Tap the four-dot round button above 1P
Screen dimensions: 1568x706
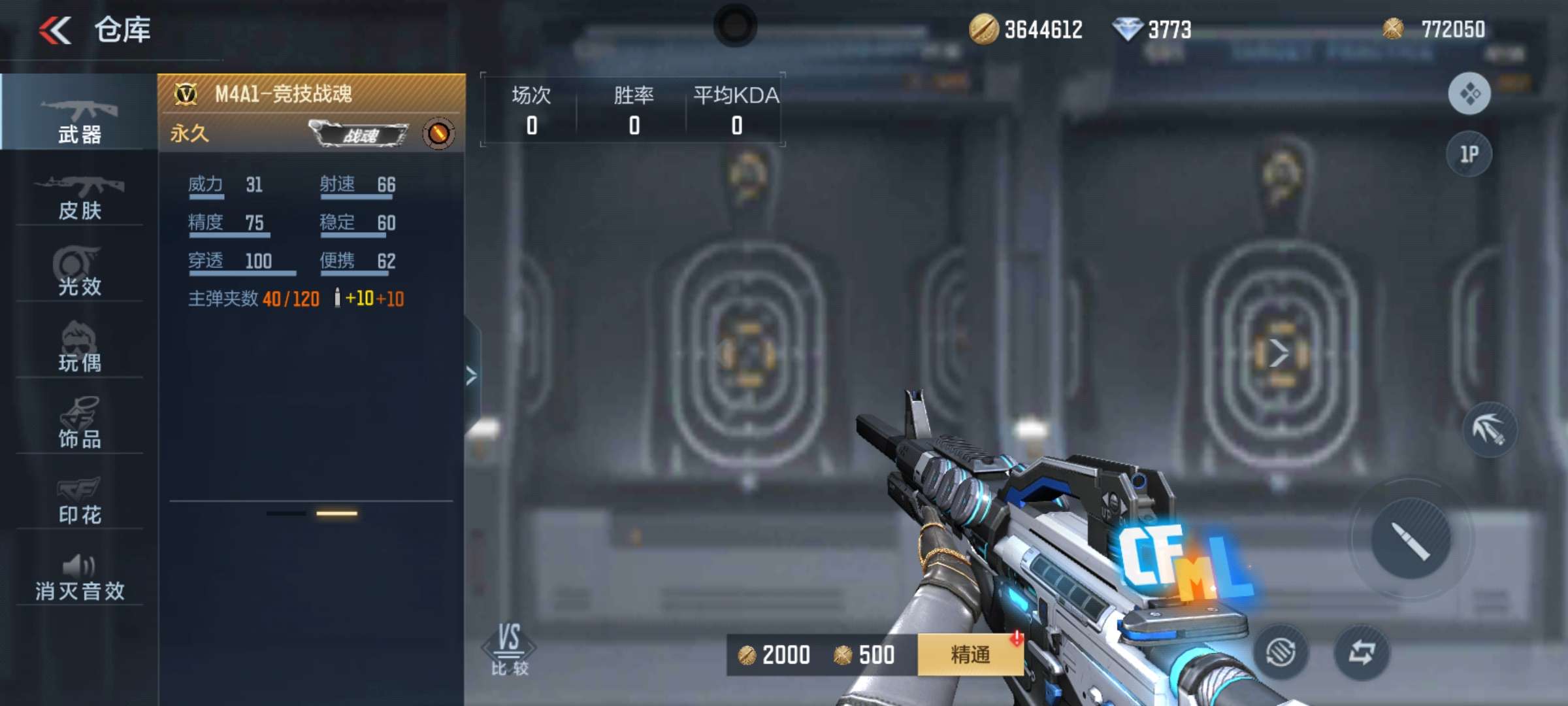1469,94
